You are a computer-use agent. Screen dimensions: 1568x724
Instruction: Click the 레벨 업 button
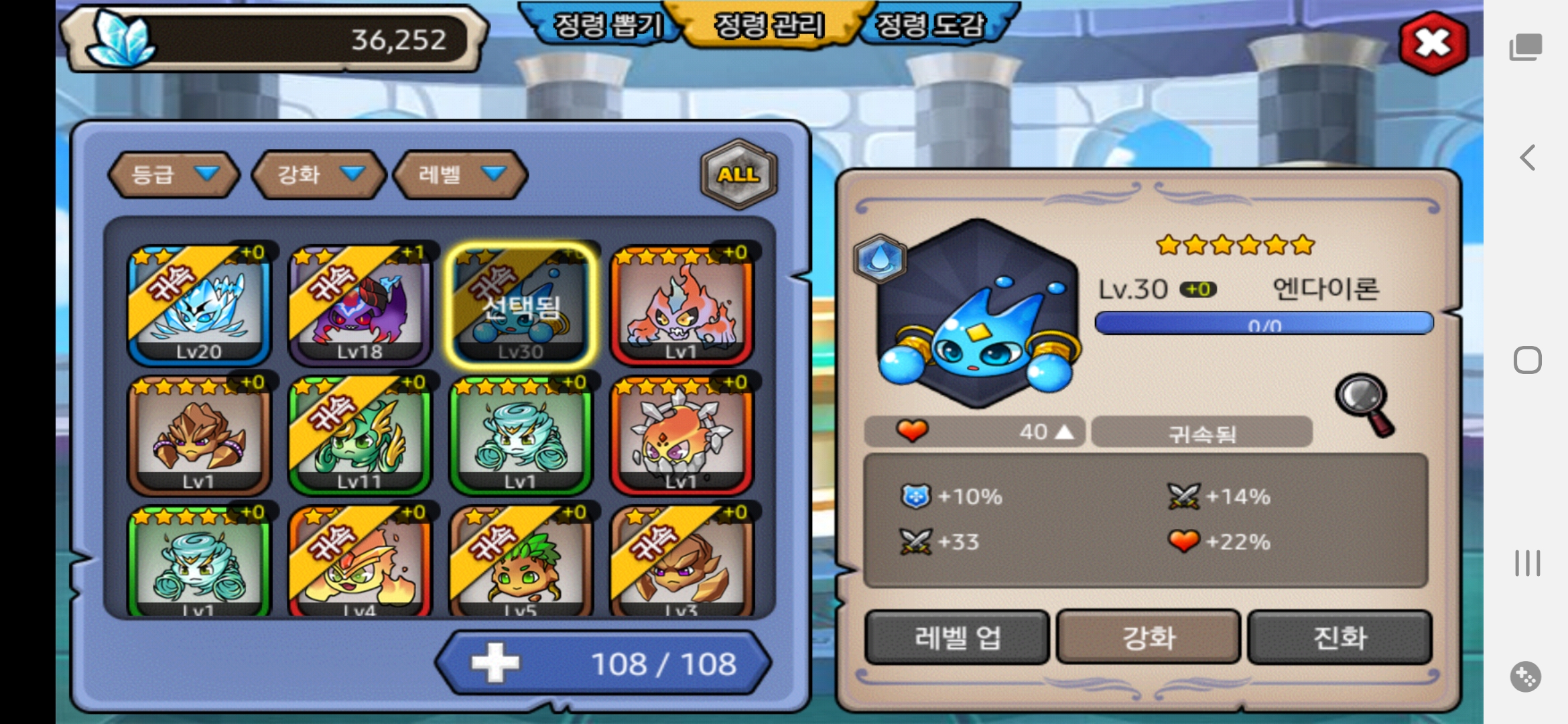957,637
